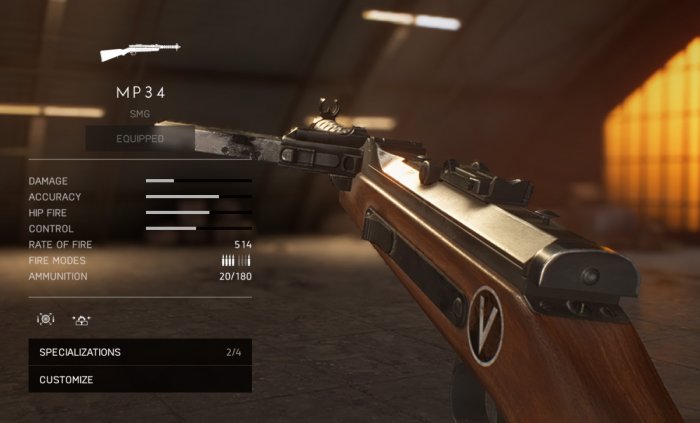
Task: Click the Equipped button under MP34
Action: pos(139,138)
